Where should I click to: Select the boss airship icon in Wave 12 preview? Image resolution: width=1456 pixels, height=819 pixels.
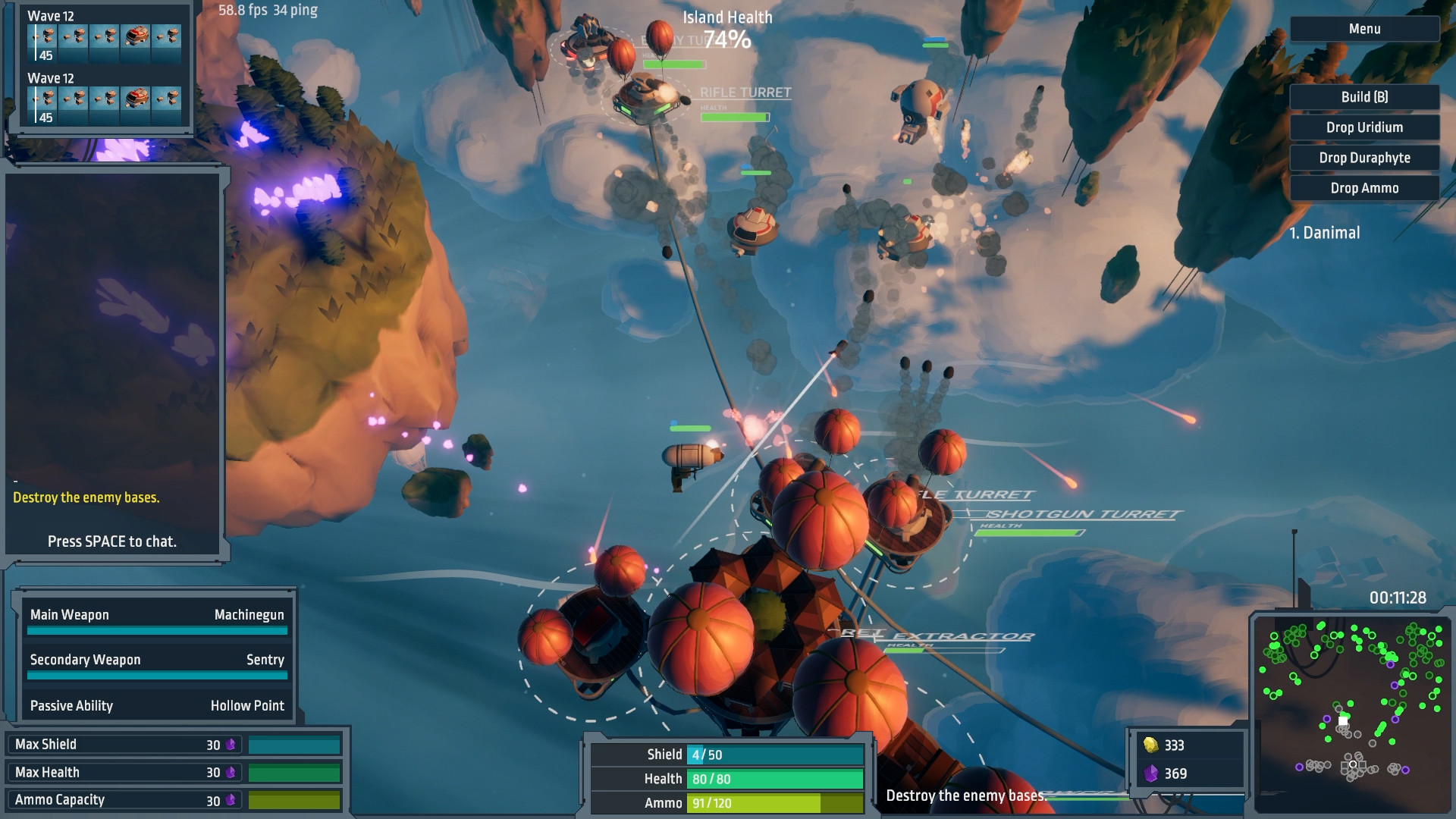tap(135, 34)
